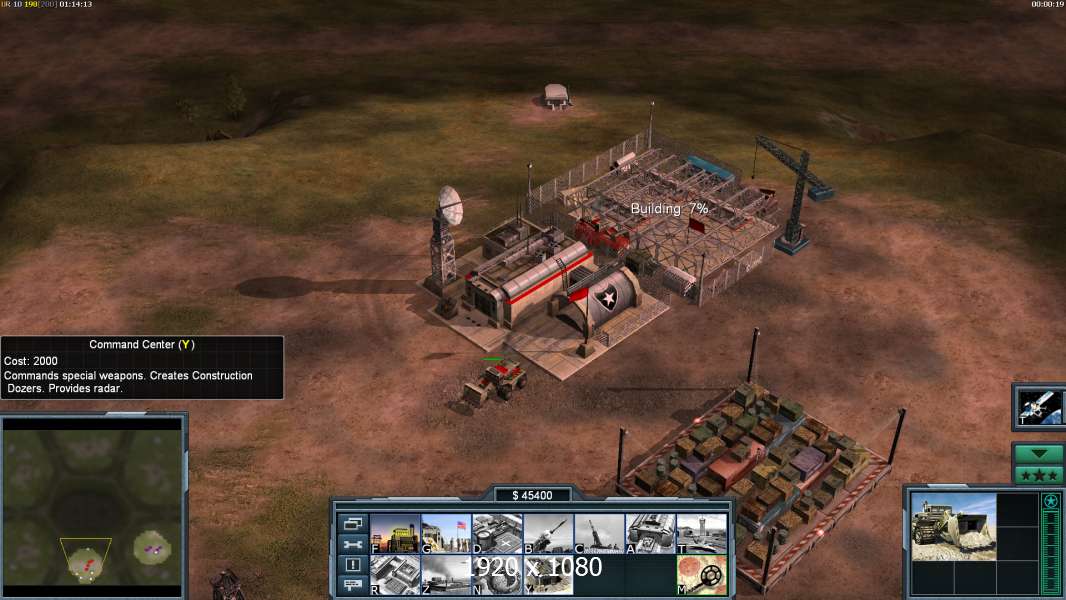
Task: Click the wrench button on command bar
Action: 352,544
